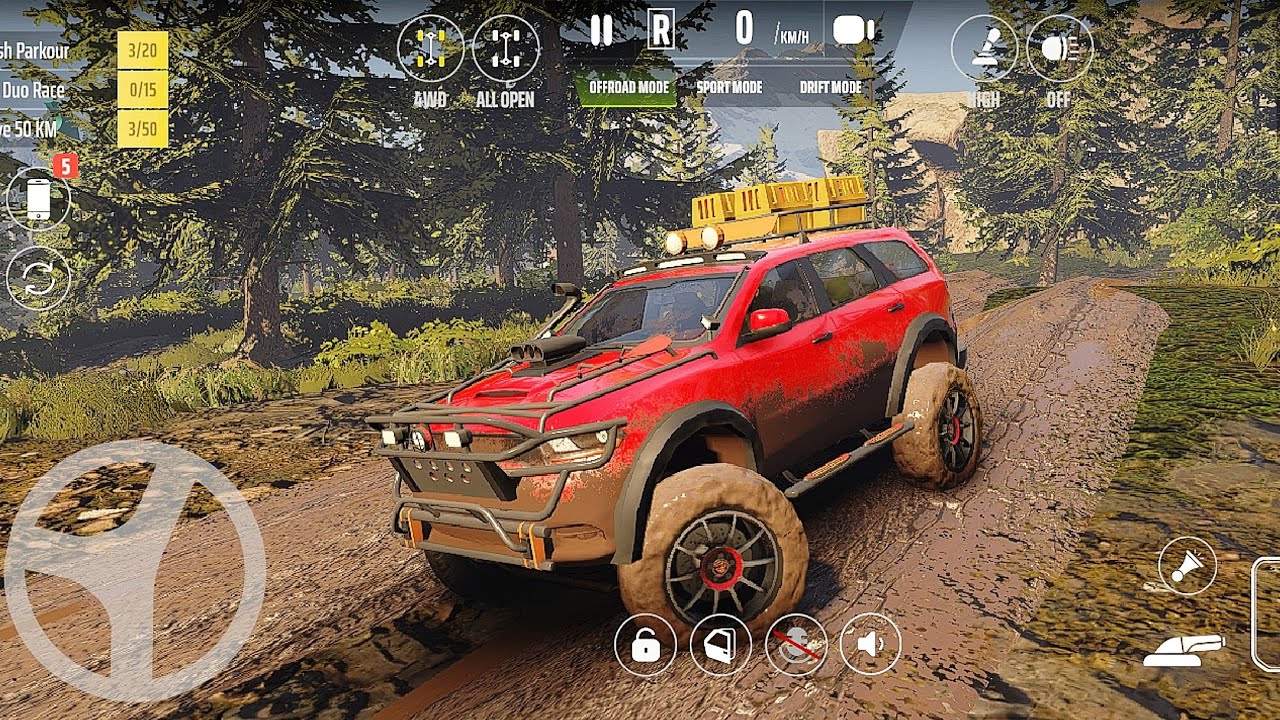This screenshot has width=1280, height=720.
Task: Open the car door
Action: tap(721, 645)
